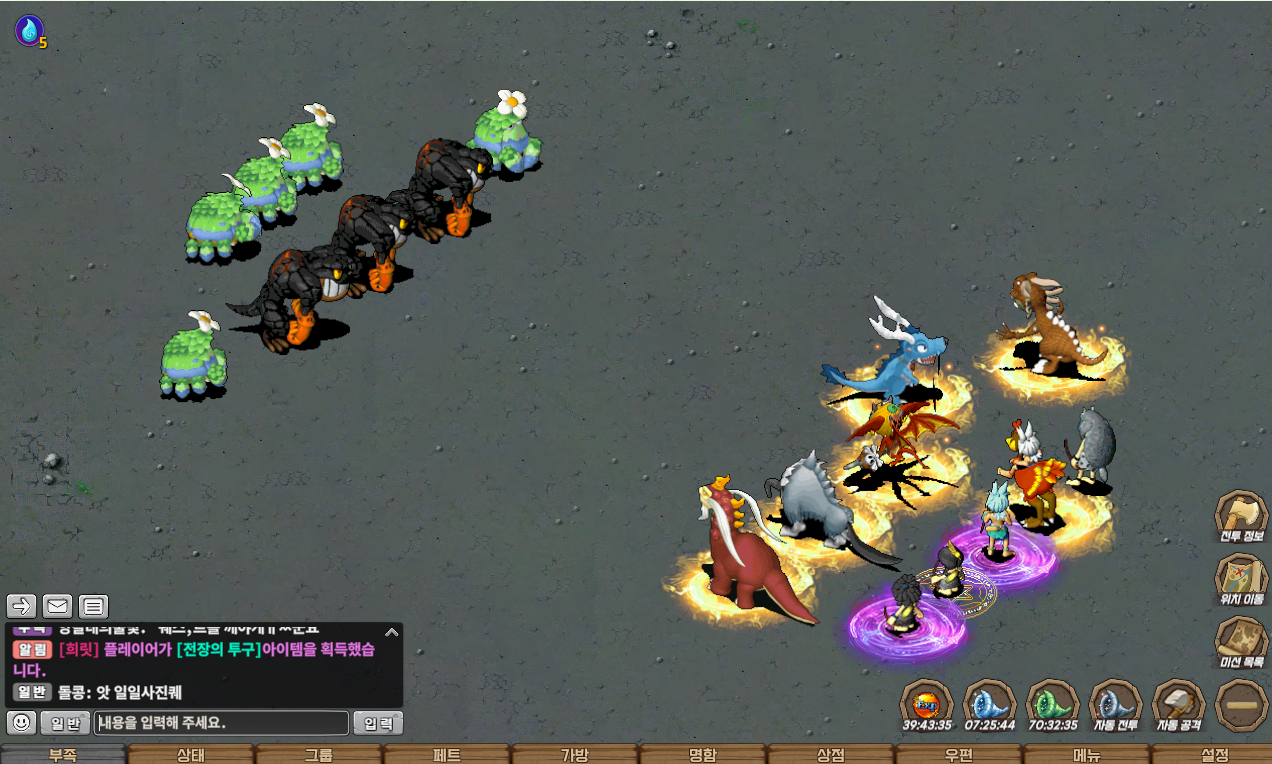Send chat with the 입력 button
The height and width of the screenshot is (764, 1272).
pyautogui.click(x=378, y=722)
